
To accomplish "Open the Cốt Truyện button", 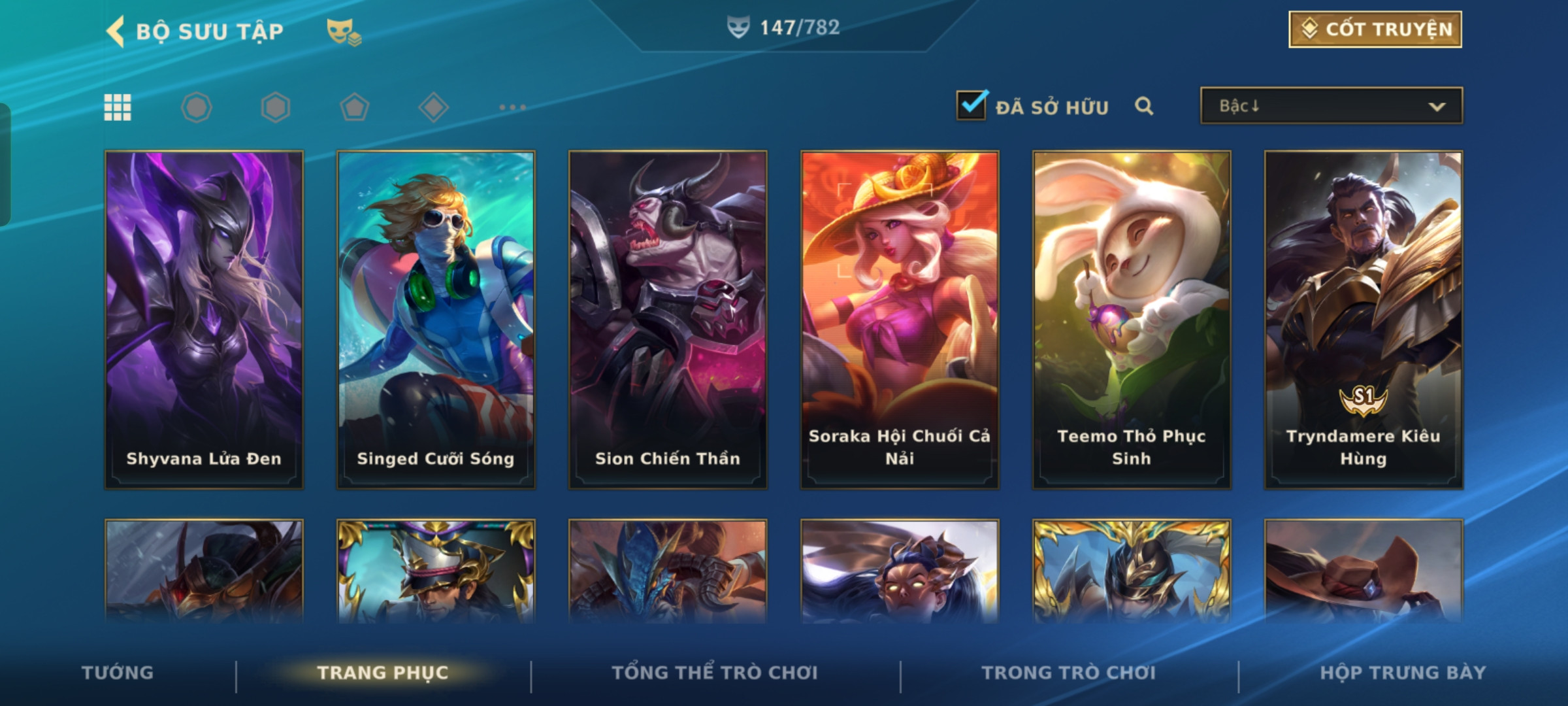I will pyautogui.click(x=1375, y=29).
